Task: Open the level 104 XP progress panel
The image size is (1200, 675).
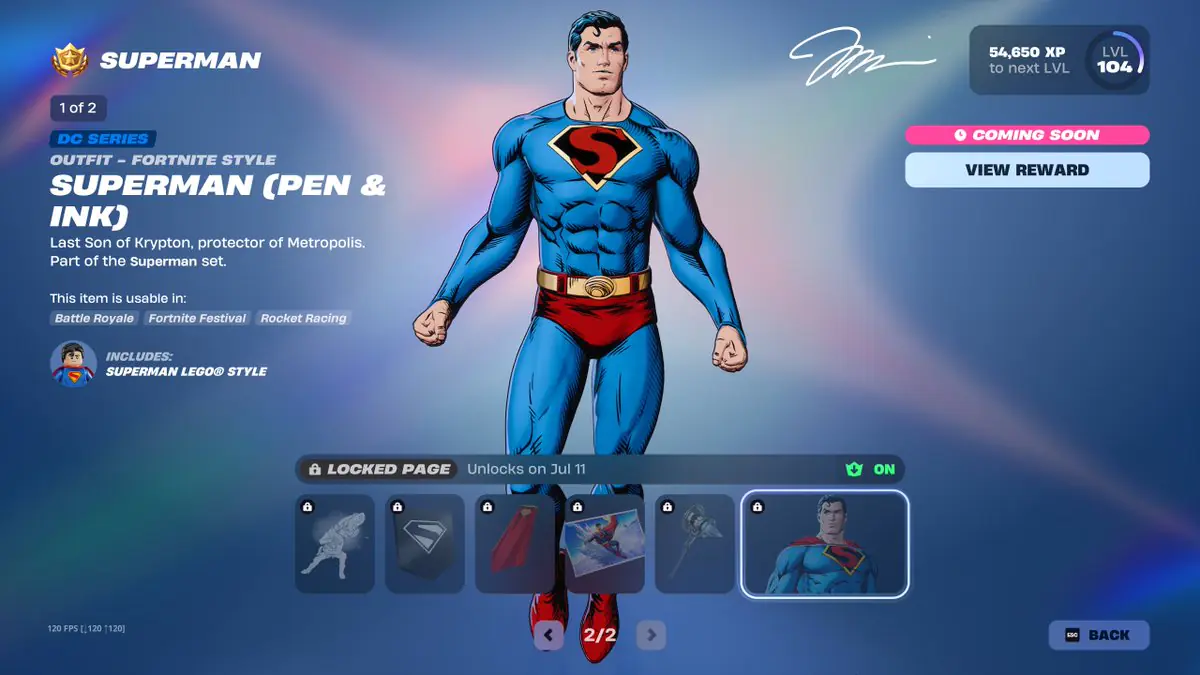Action: click(1059, 60)
